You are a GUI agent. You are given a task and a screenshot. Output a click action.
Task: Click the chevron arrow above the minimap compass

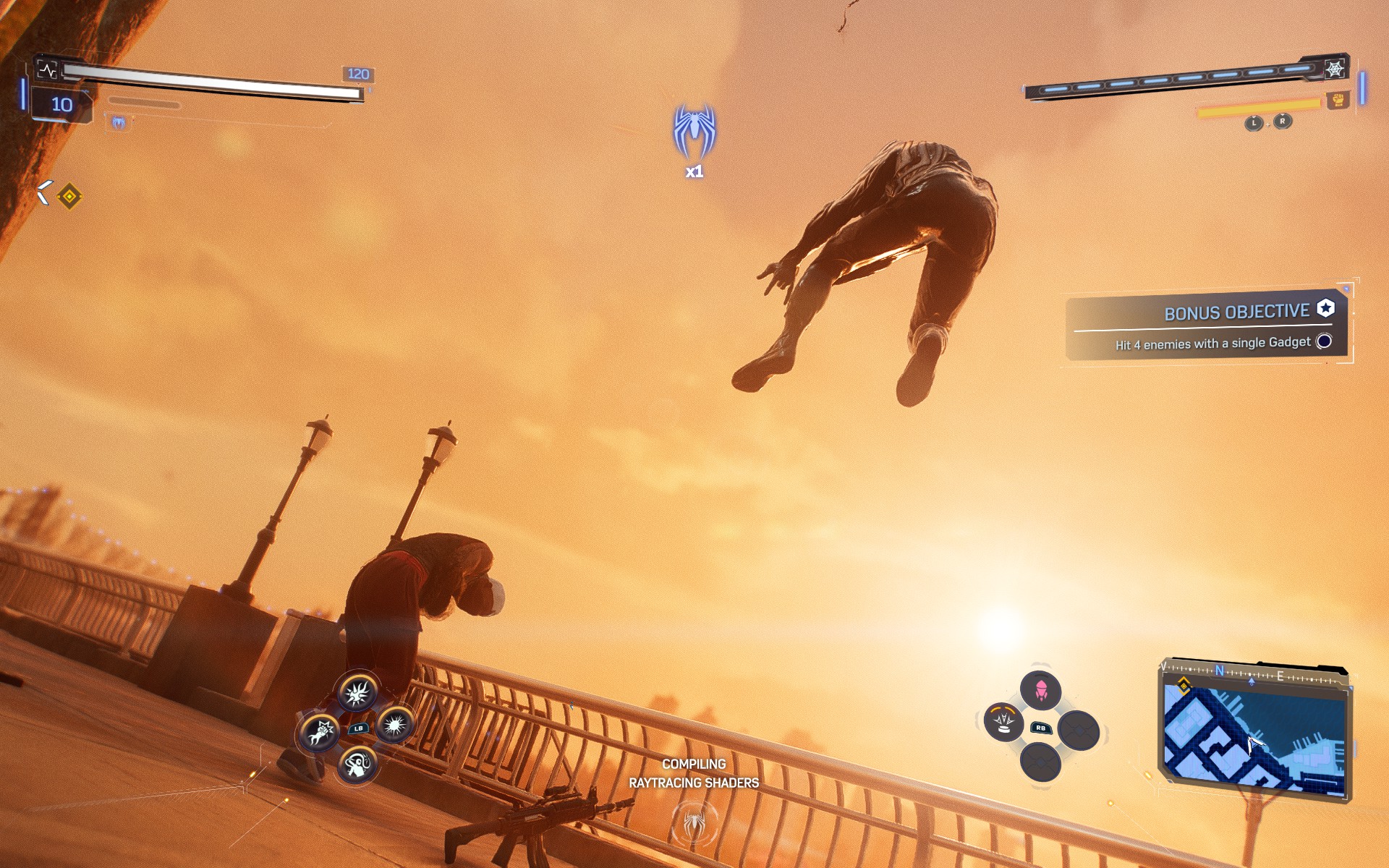1252,680
